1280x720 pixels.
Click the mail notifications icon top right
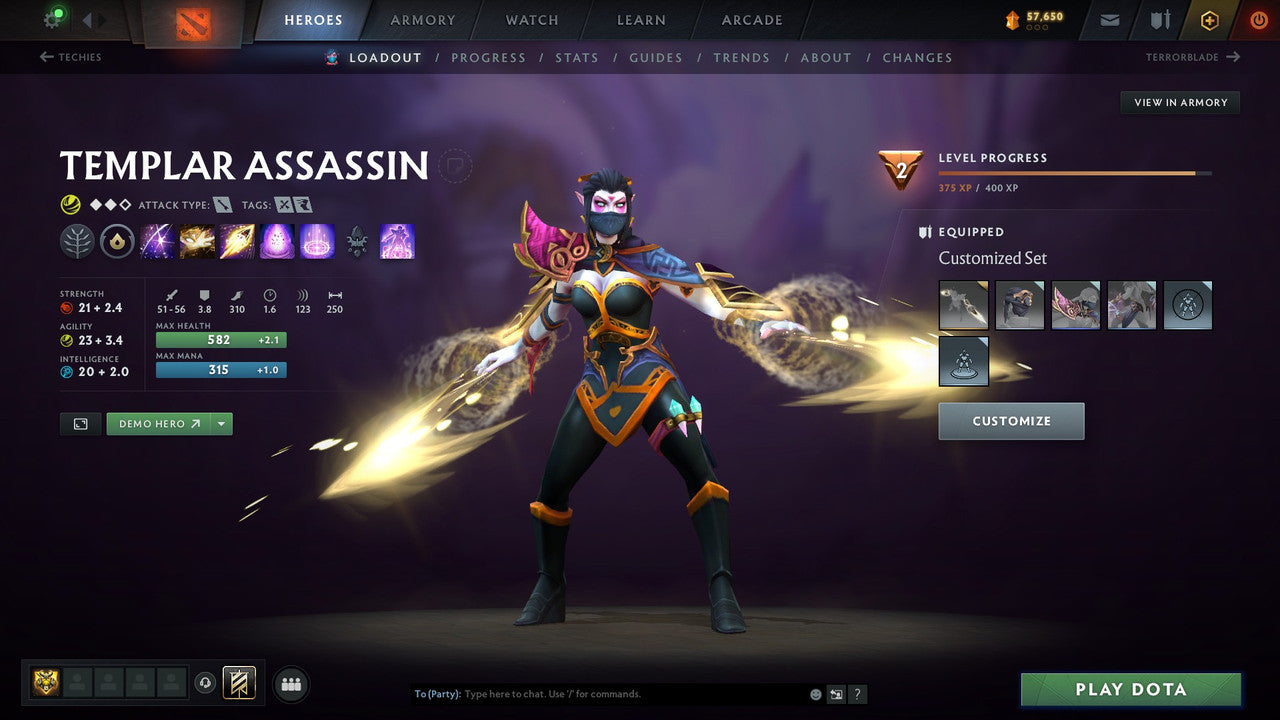point(1108,19)
